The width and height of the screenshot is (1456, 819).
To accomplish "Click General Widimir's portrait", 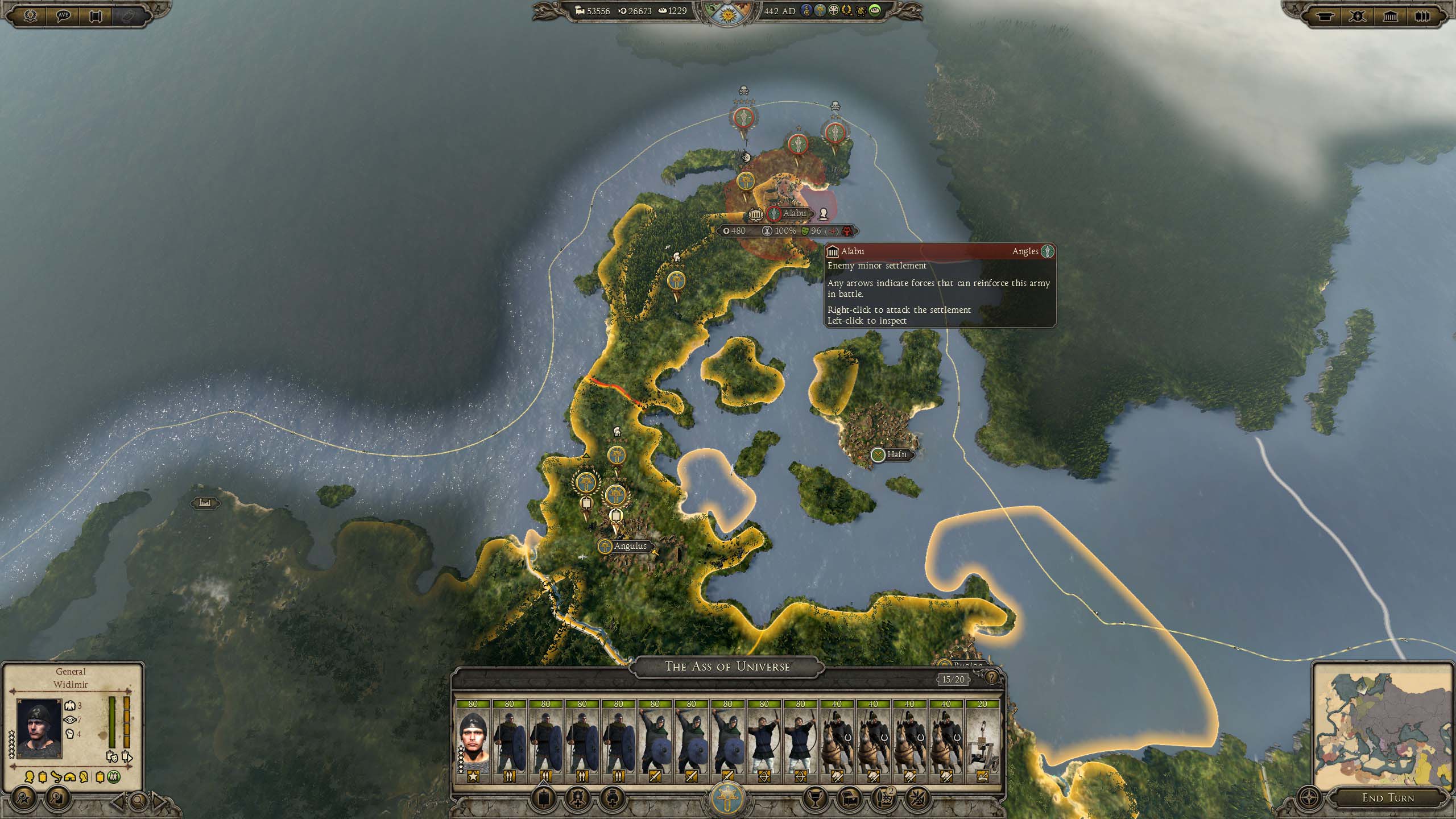I will (39, 729).
